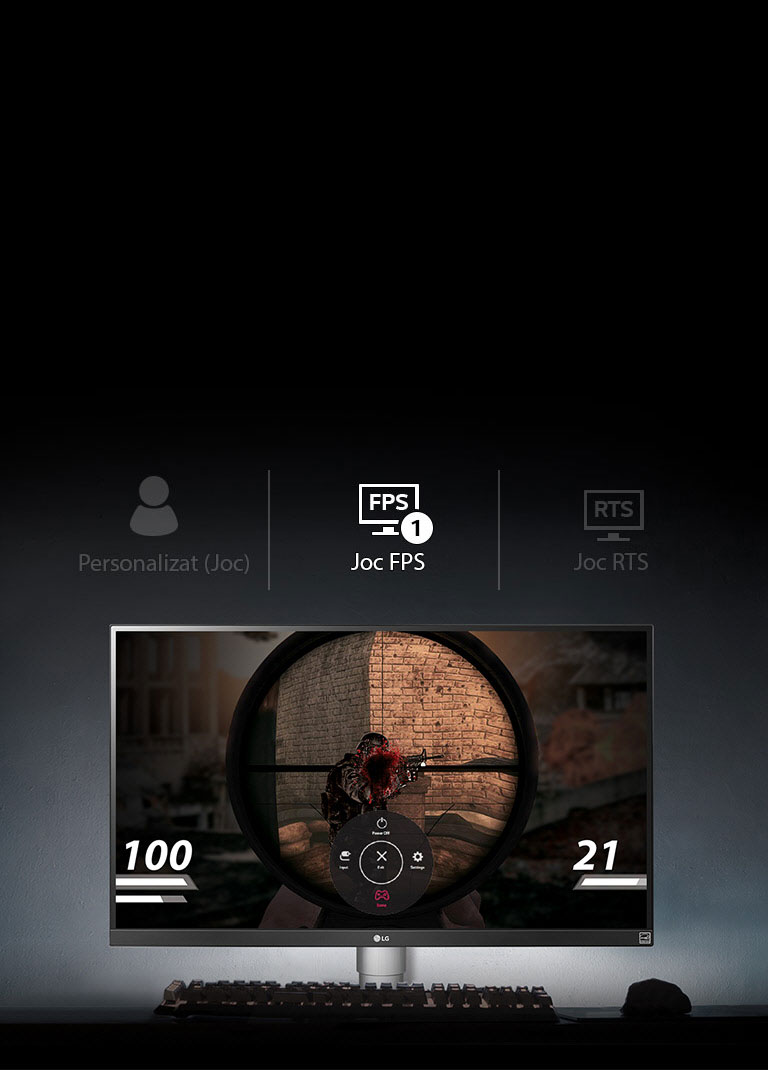Choose the Personalizat (Joc) mode
The height and width of the screenshot is (1070, 768).
coord(163,525)
